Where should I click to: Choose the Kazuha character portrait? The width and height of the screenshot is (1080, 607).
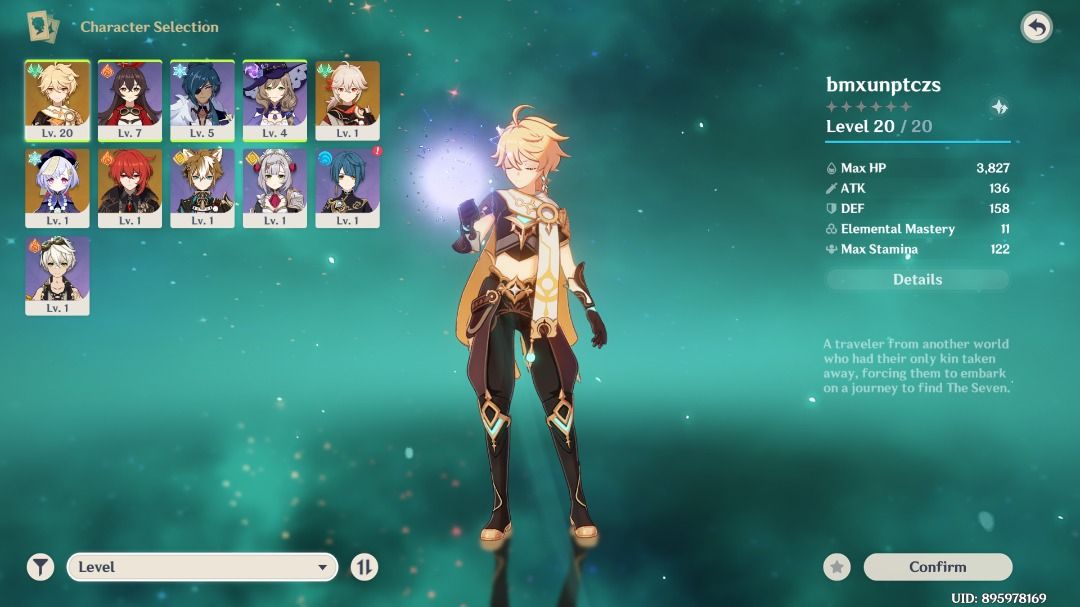pyautogui.click(x=347, y=100)
